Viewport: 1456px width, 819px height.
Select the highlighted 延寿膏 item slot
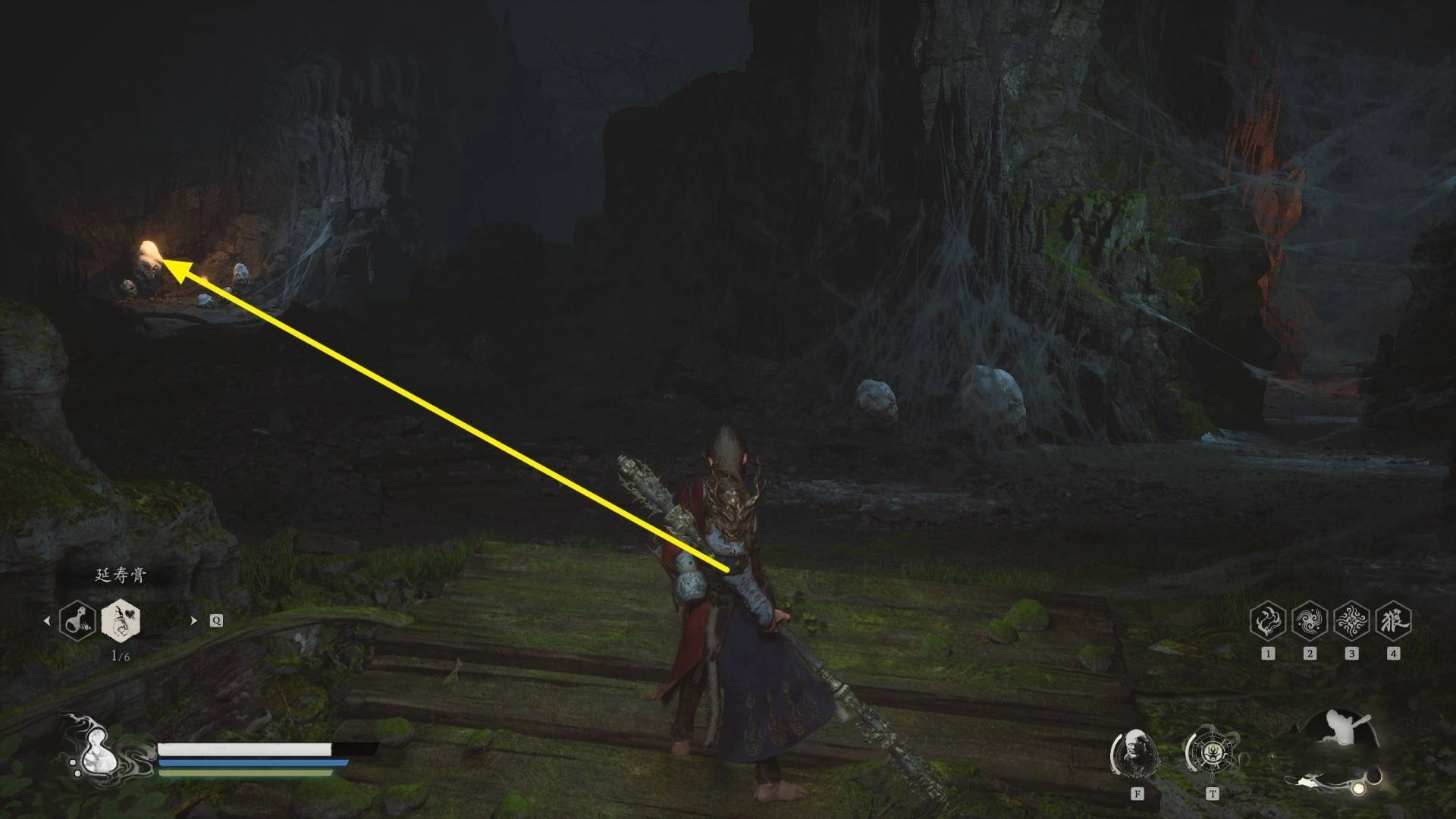coord(121,620)
